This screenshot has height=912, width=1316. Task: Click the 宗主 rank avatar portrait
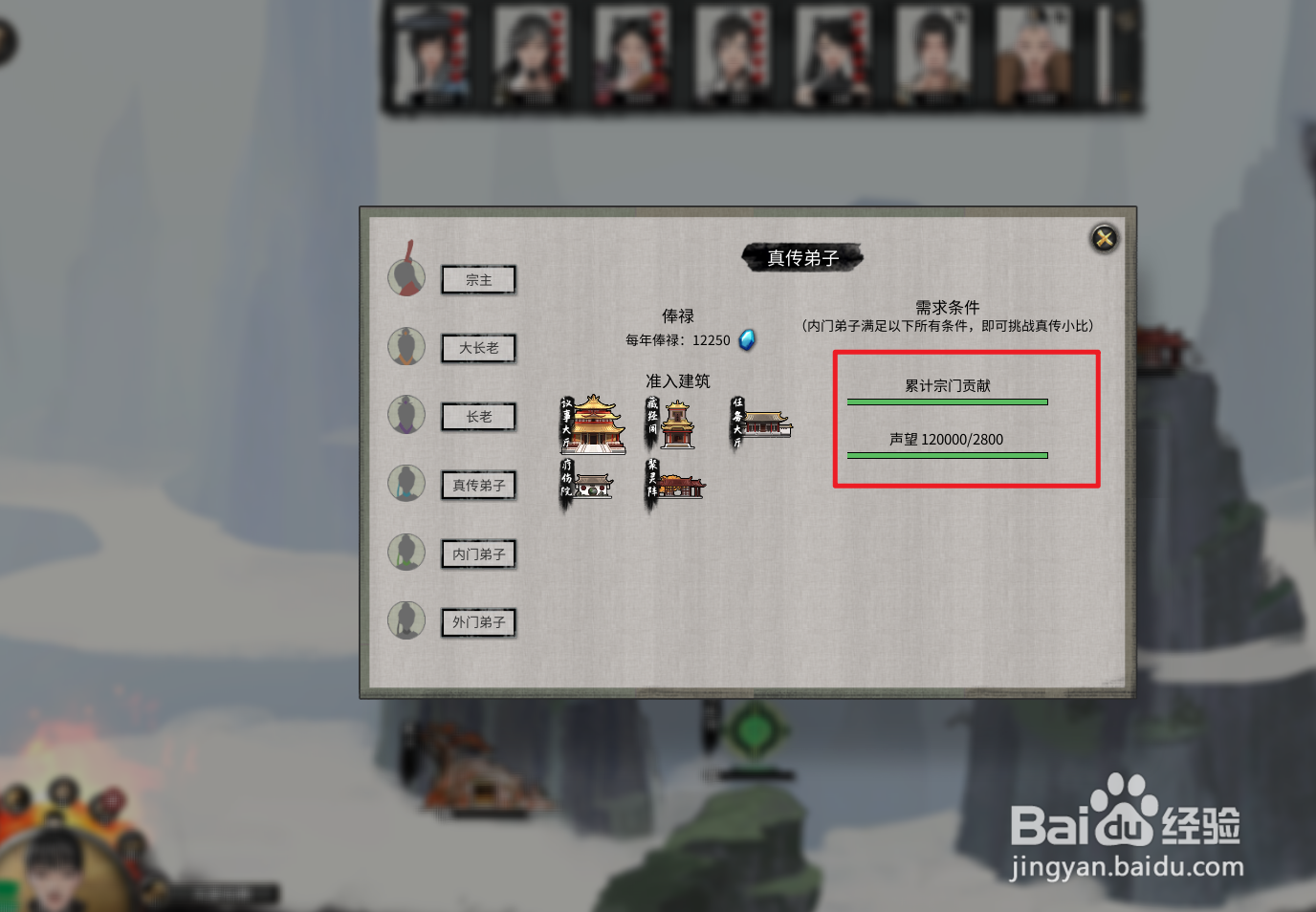(x=406, y=279)
